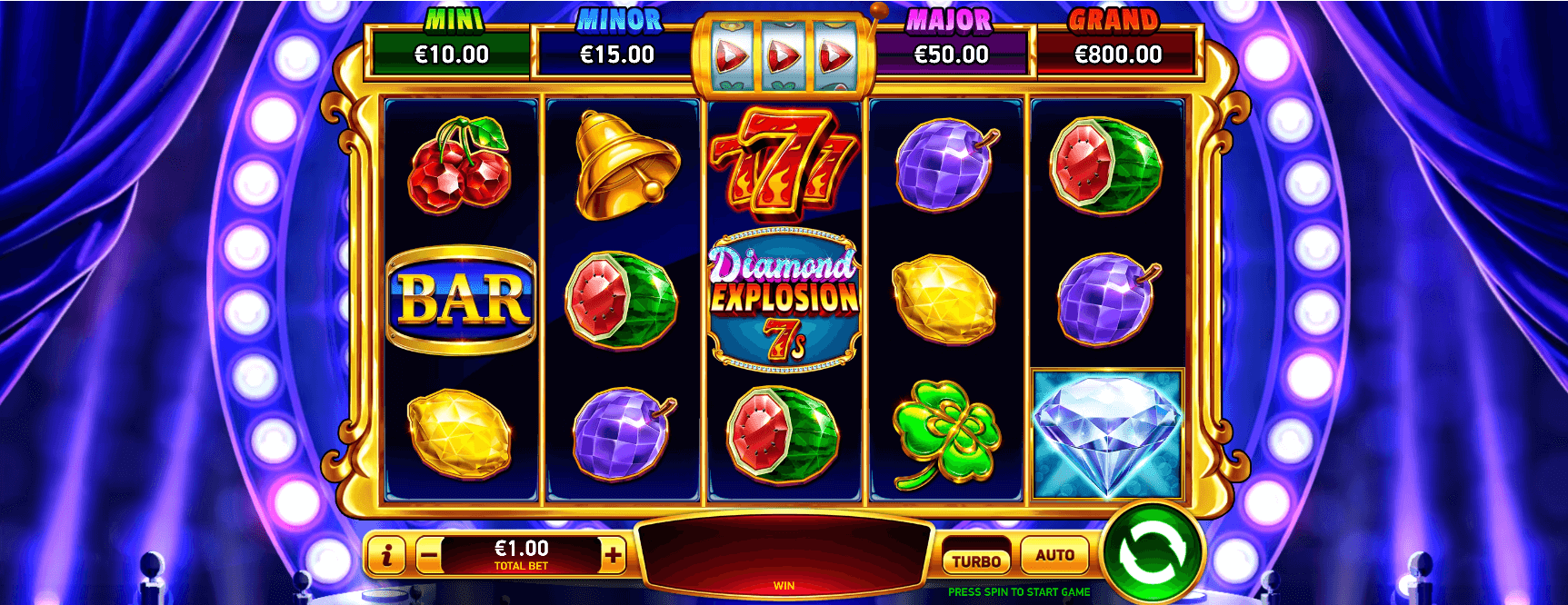Decrease the total bet with minus
The height and width of the screenshot is (605, 1568).
[x=429, y=555]
